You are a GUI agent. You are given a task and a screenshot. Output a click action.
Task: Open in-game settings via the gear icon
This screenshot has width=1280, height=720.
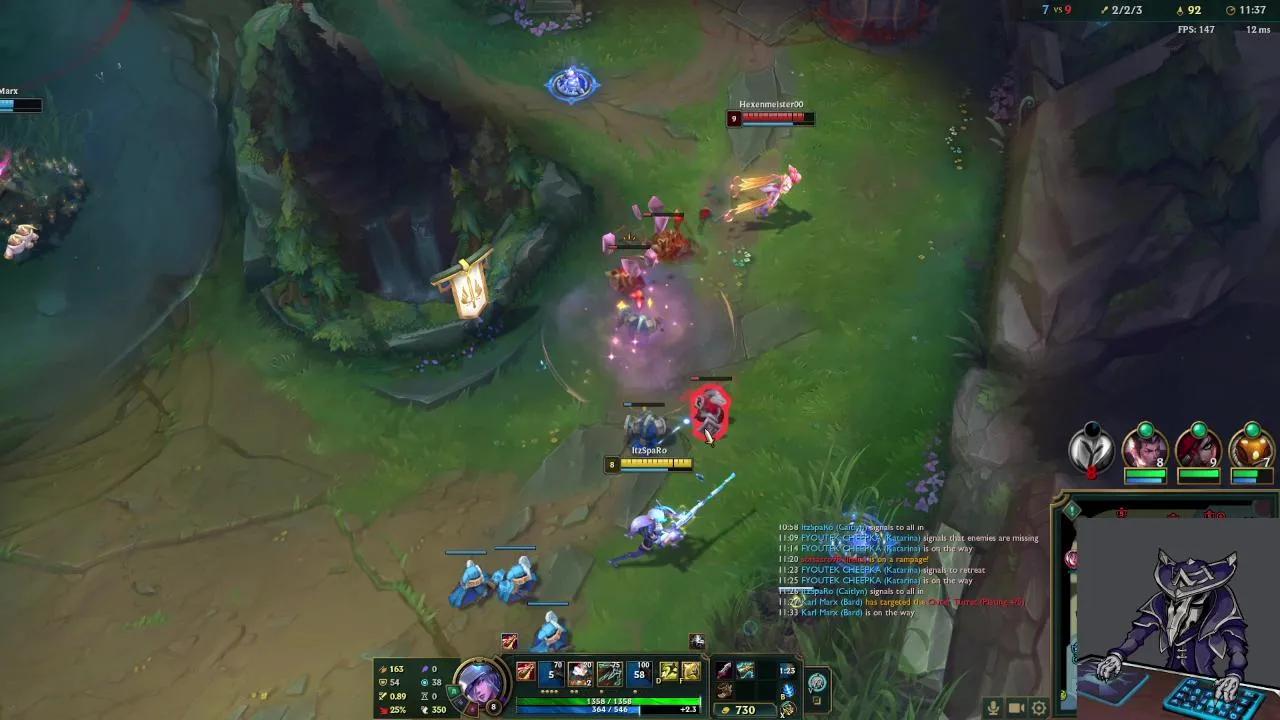[x=1038, y=707]
